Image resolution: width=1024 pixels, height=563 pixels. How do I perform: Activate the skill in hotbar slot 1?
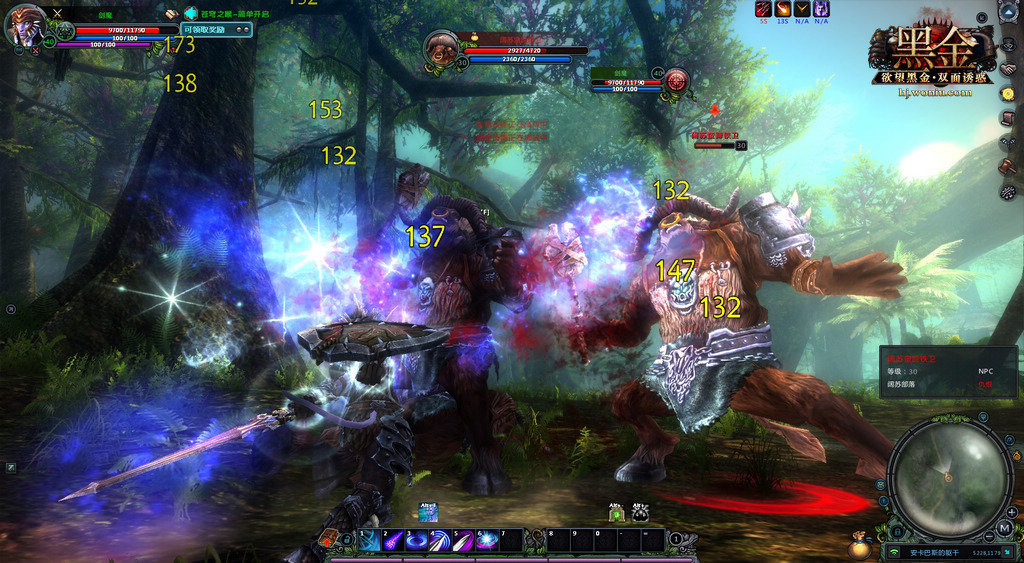tap(370, 541)
